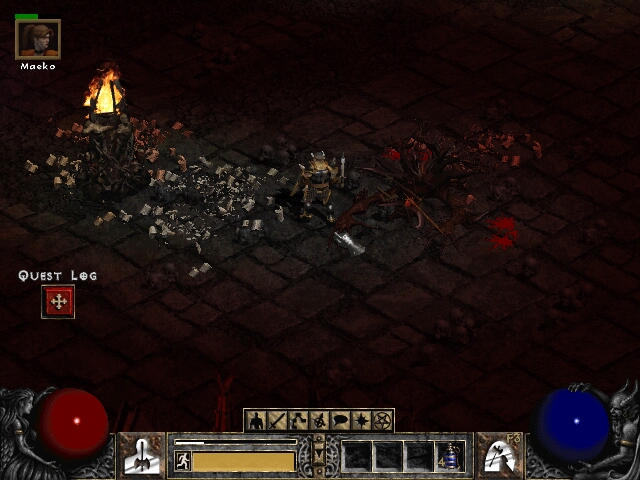The width and height of the screenshot is (640, 480).
Task: Open the new Quest Log button
Action: click(58, 301)
